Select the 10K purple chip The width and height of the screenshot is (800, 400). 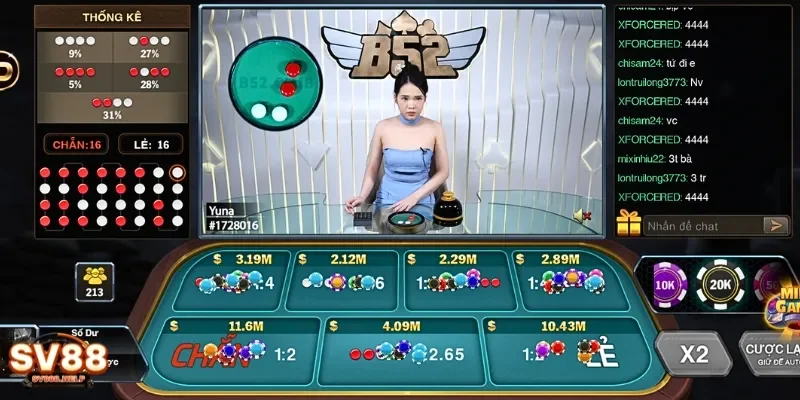pos(665,284)
